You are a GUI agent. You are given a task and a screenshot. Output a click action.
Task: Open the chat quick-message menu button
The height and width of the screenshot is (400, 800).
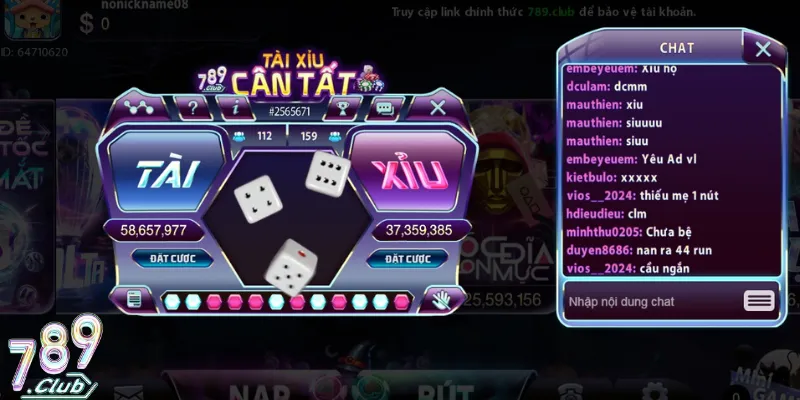[759, 301]
